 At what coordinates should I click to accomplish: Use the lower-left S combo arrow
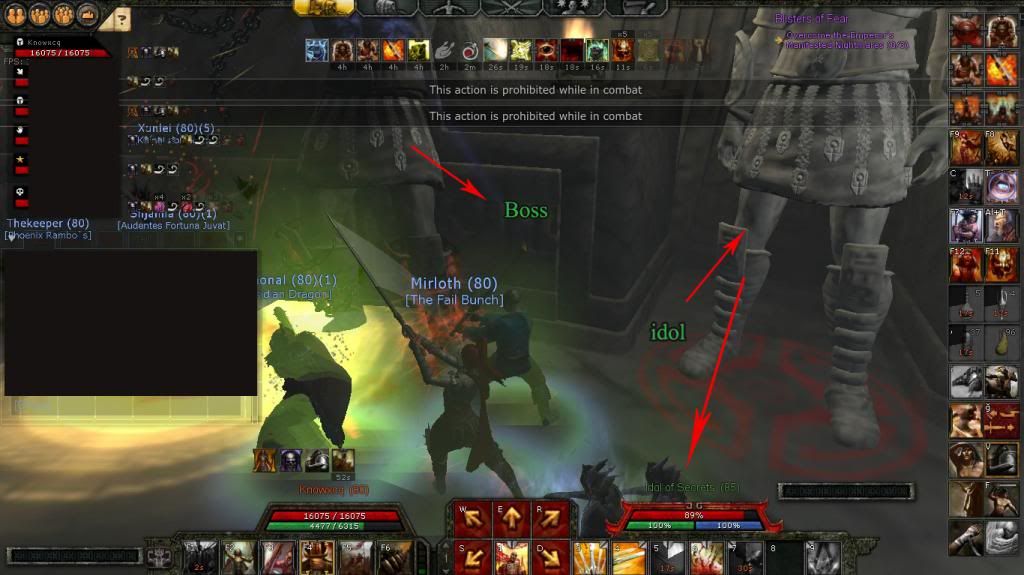(x=472, y=554)
